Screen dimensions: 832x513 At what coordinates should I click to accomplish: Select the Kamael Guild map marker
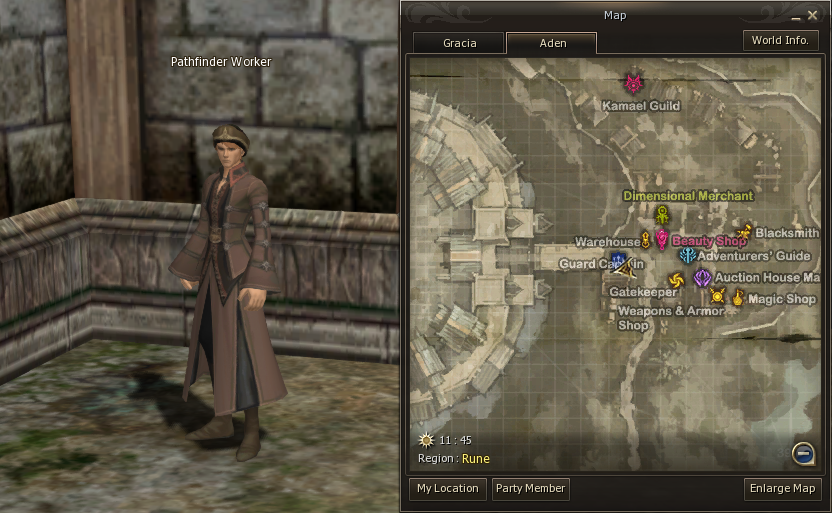click(x=633, y=83)
